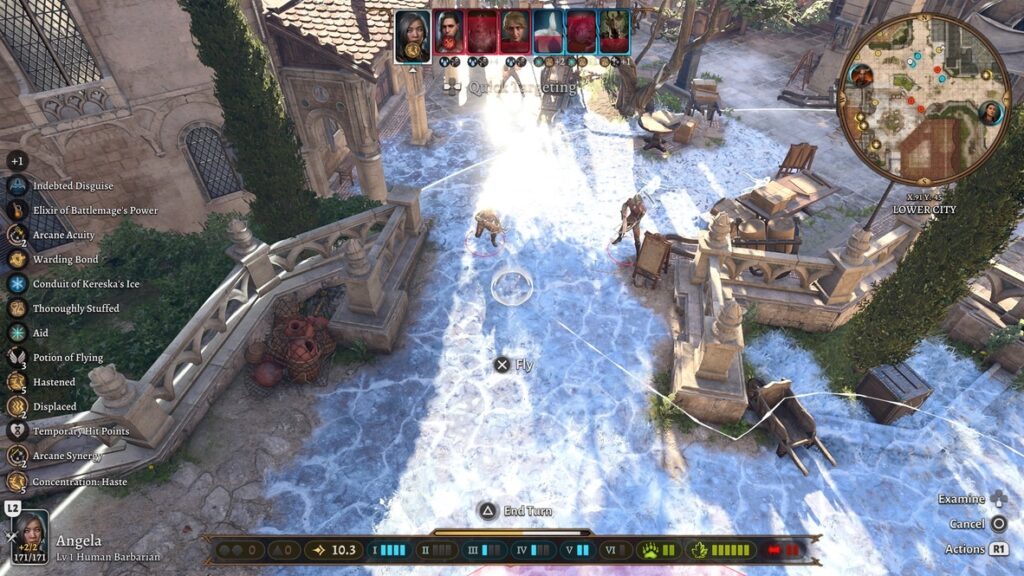Select the Displaced status icon
The image size is (1024, 576).
coord(18,406)
